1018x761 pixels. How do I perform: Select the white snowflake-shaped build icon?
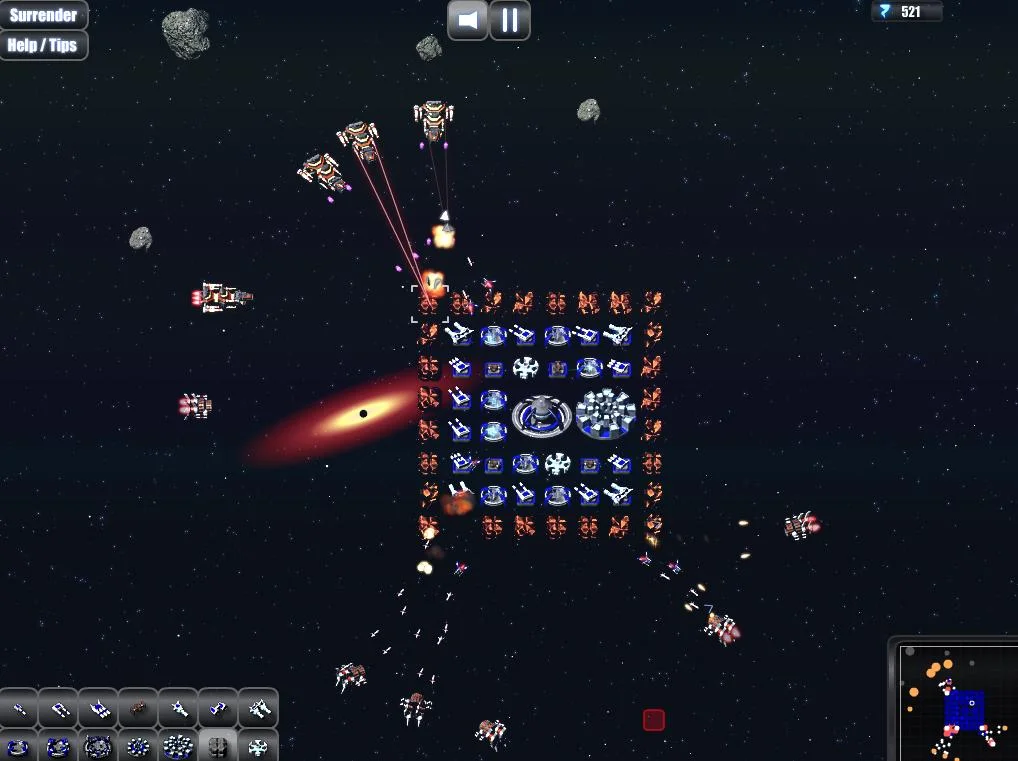[x=258, y=746]
